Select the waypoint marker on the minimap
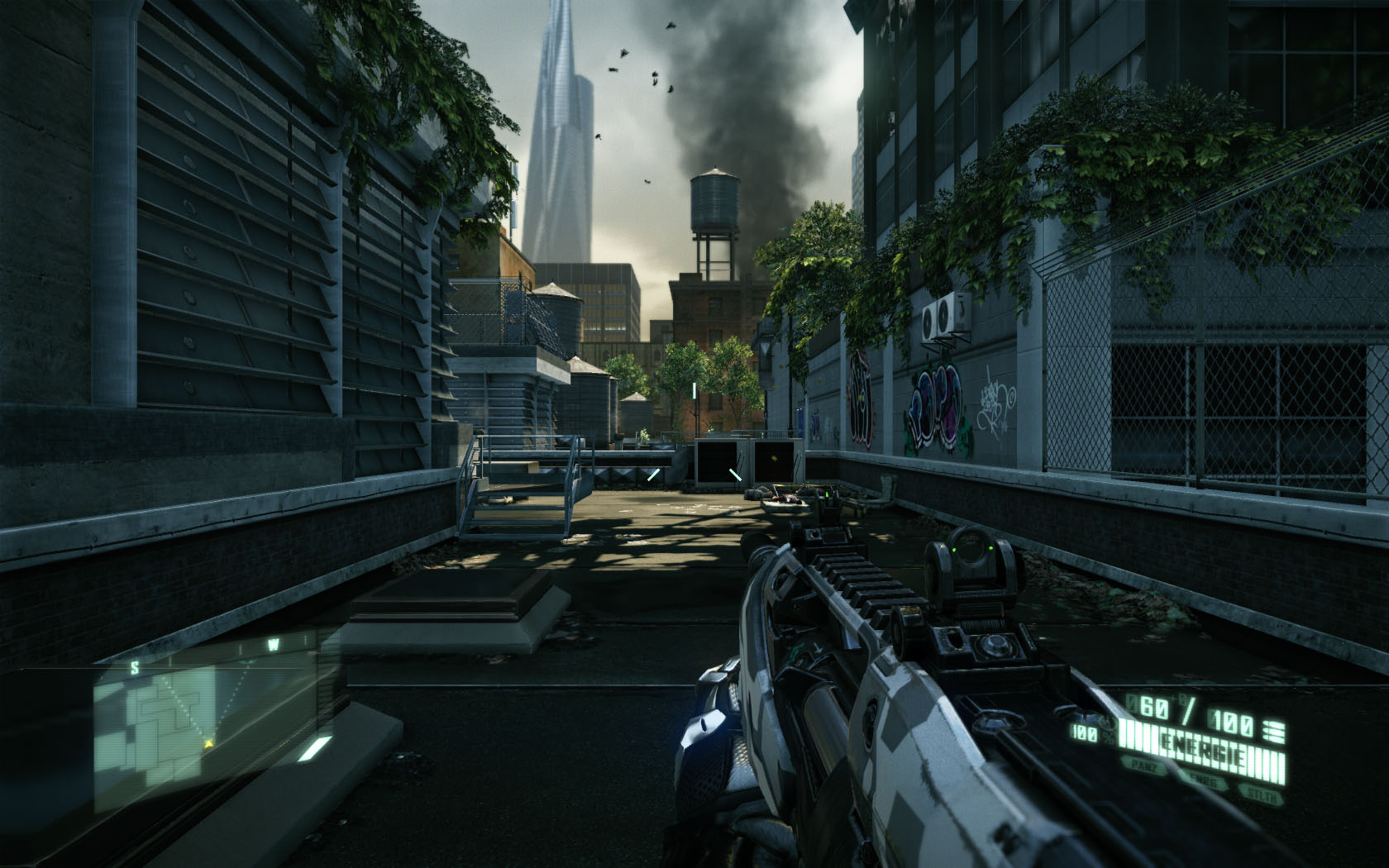Image resolution: width=1389 pixels, height=868 pixels. pos(246,662)
